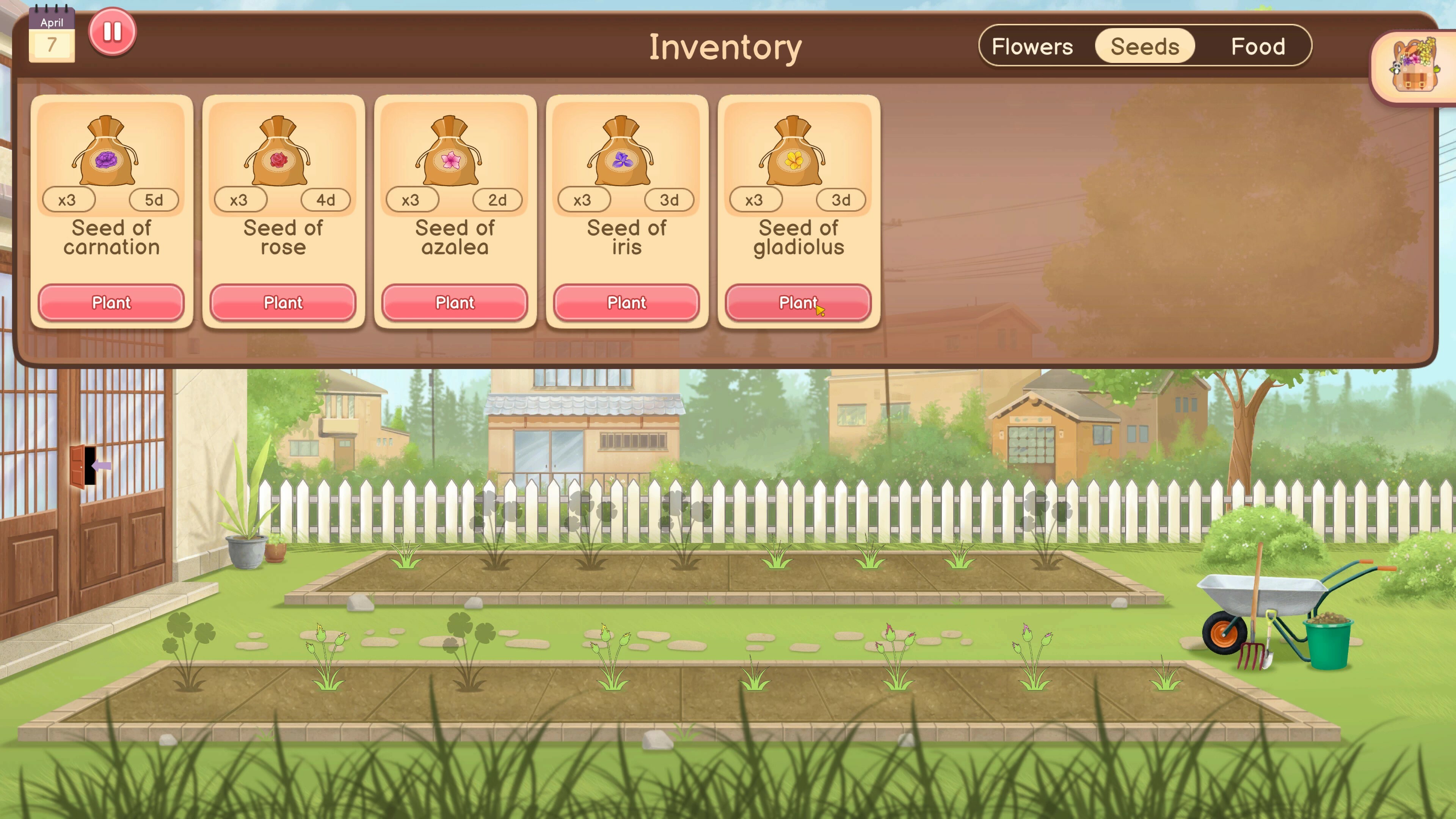Open the Food tab

tap(1259, 46)
